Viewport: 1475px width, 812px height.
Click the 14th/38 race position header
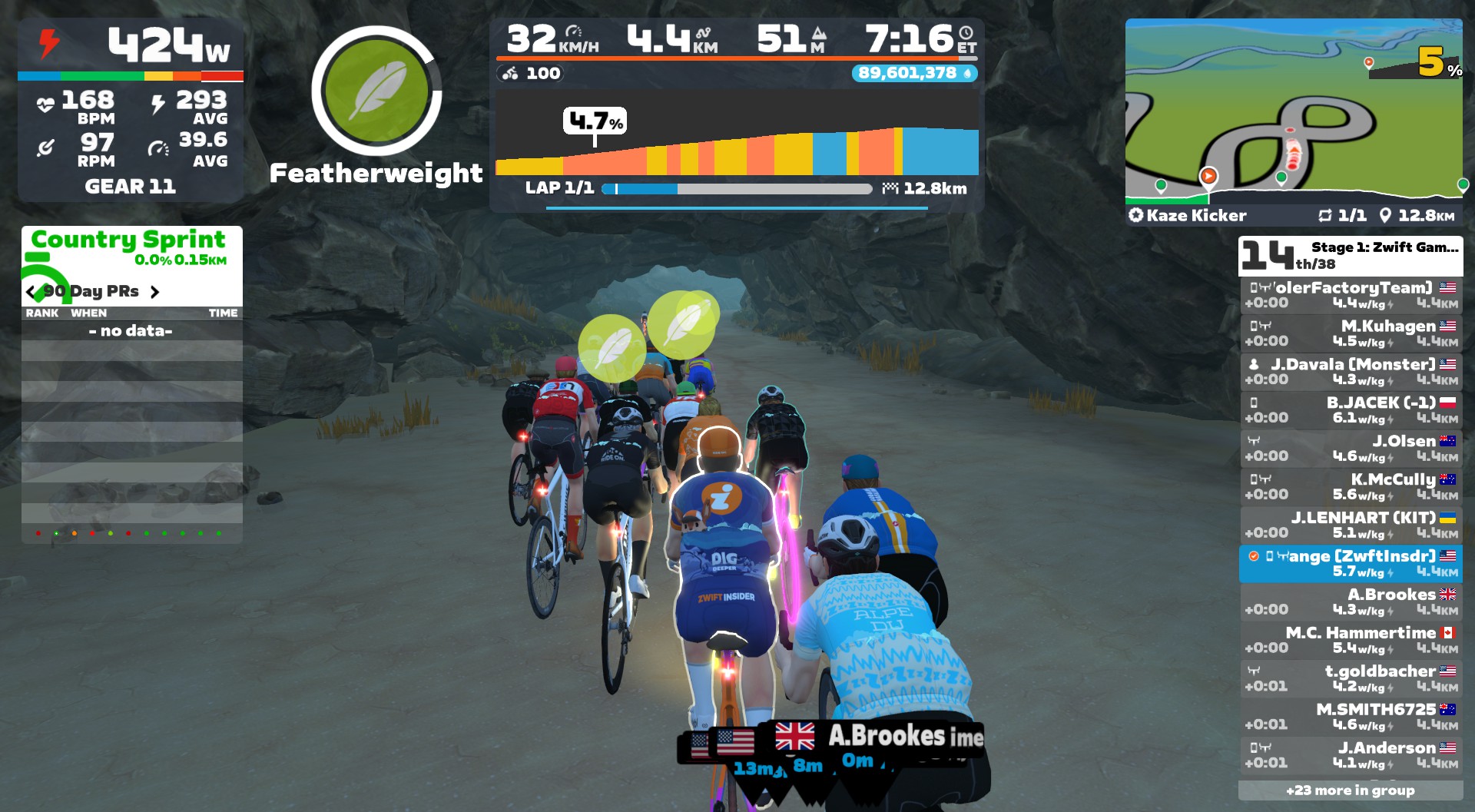coord(1351,256)
